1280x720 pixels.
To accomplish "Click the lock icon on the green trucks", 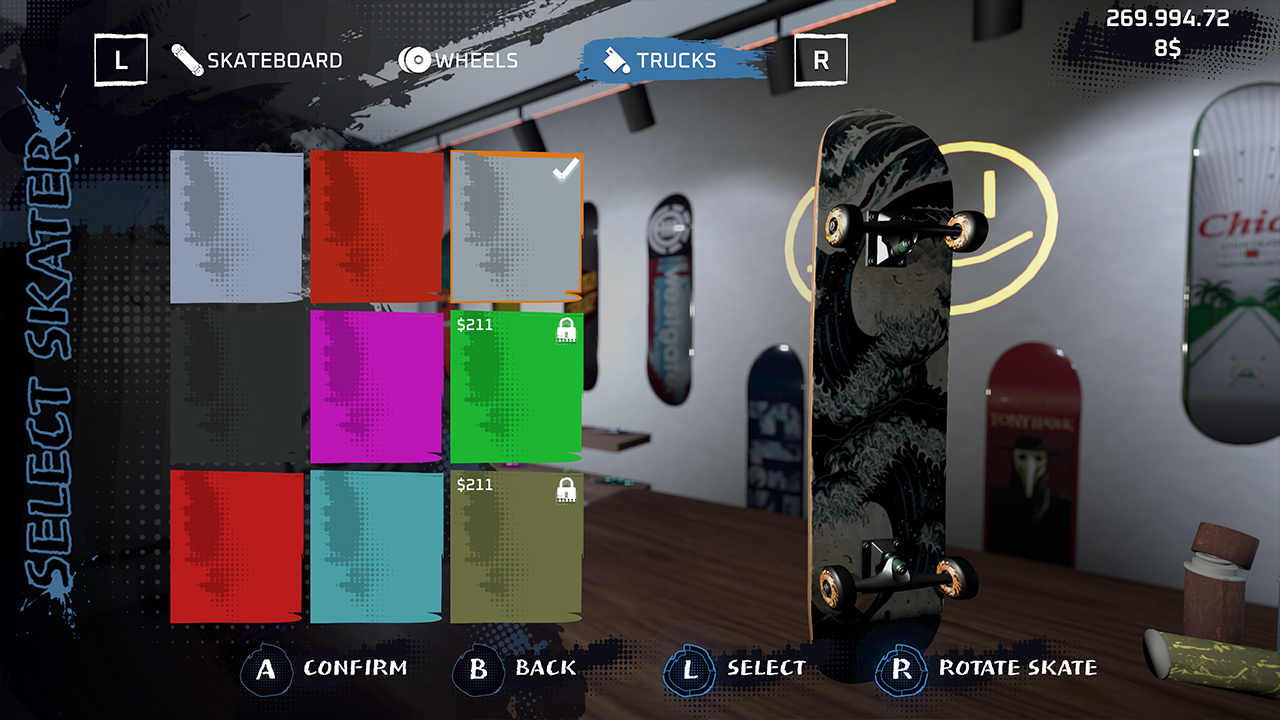I will [x=564, y=330].
